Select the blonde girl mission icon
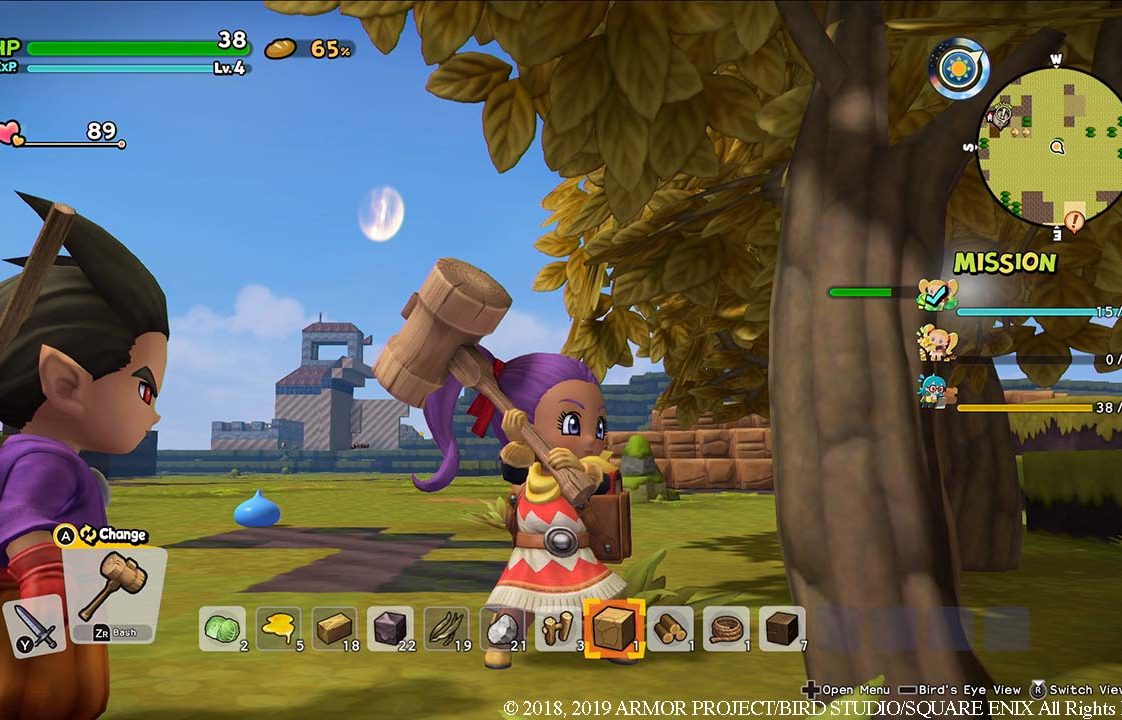The height and width of the screenshot is (720, 1122). pos(937,343)
